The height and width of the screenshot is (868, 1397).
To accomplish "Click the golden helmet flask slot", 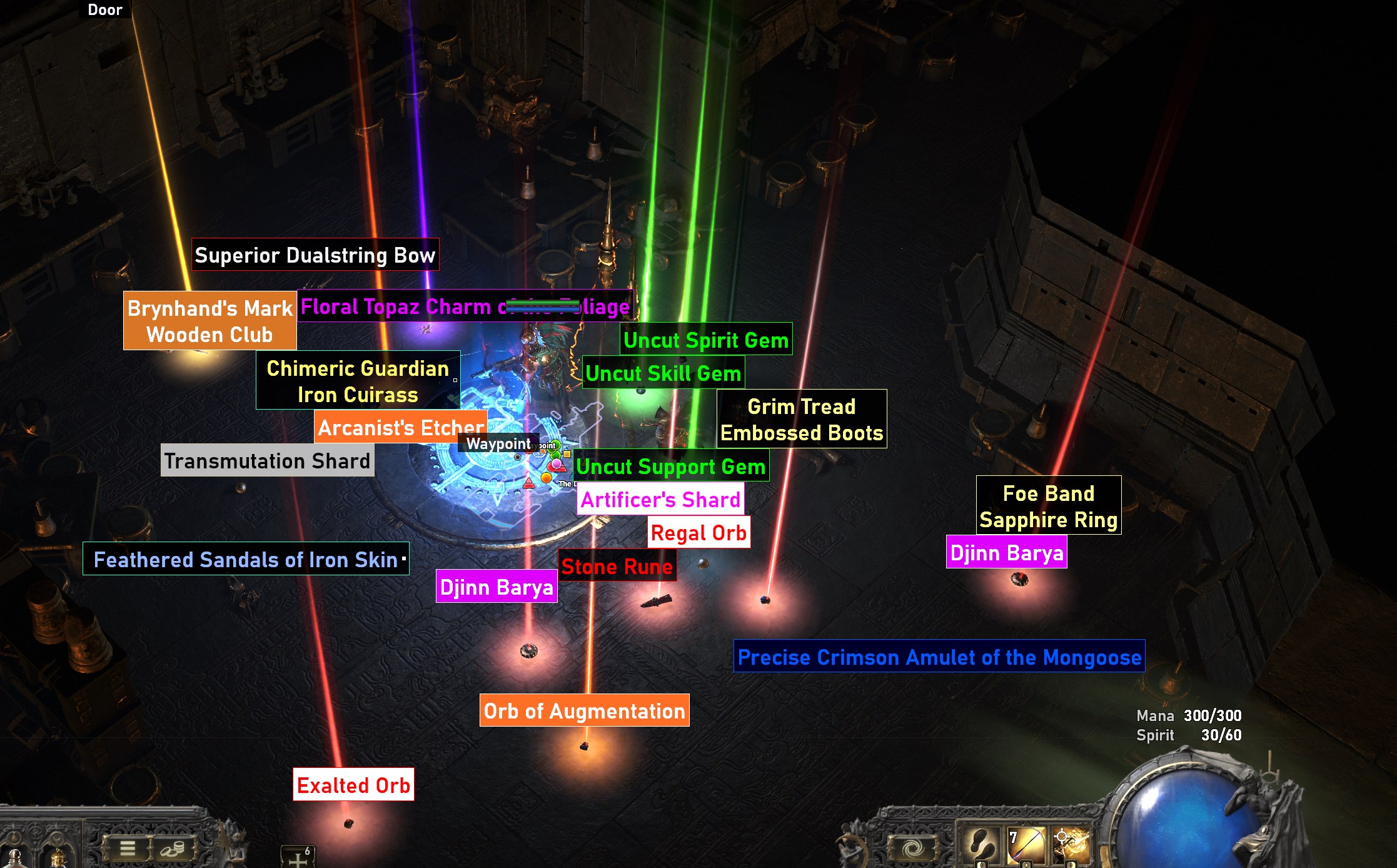I will pyautogui.click(x=57, y=860).
